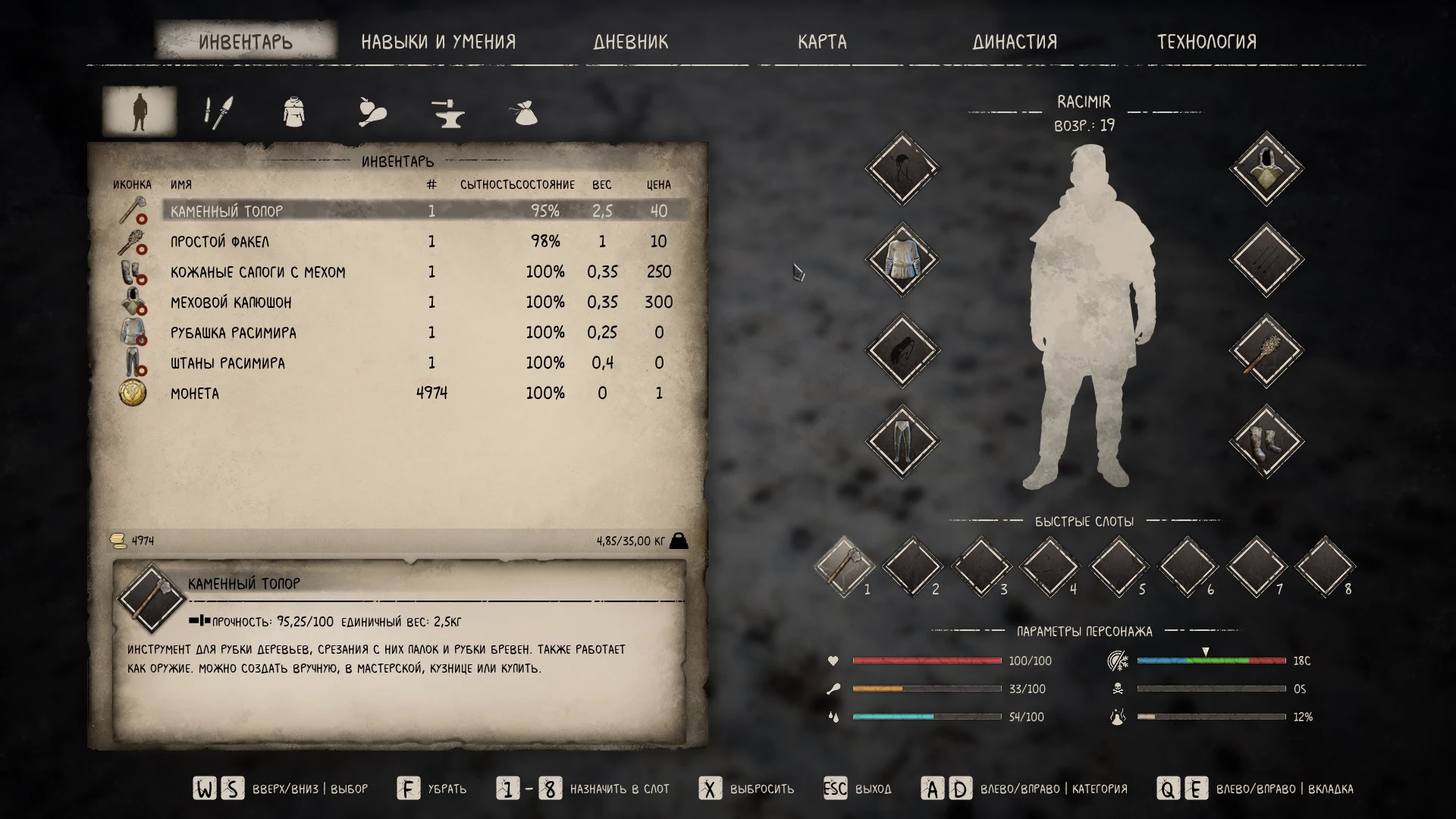1456x819 pixels.
Task: Select the food category icon with meat and apple
Action: point(371,111)
